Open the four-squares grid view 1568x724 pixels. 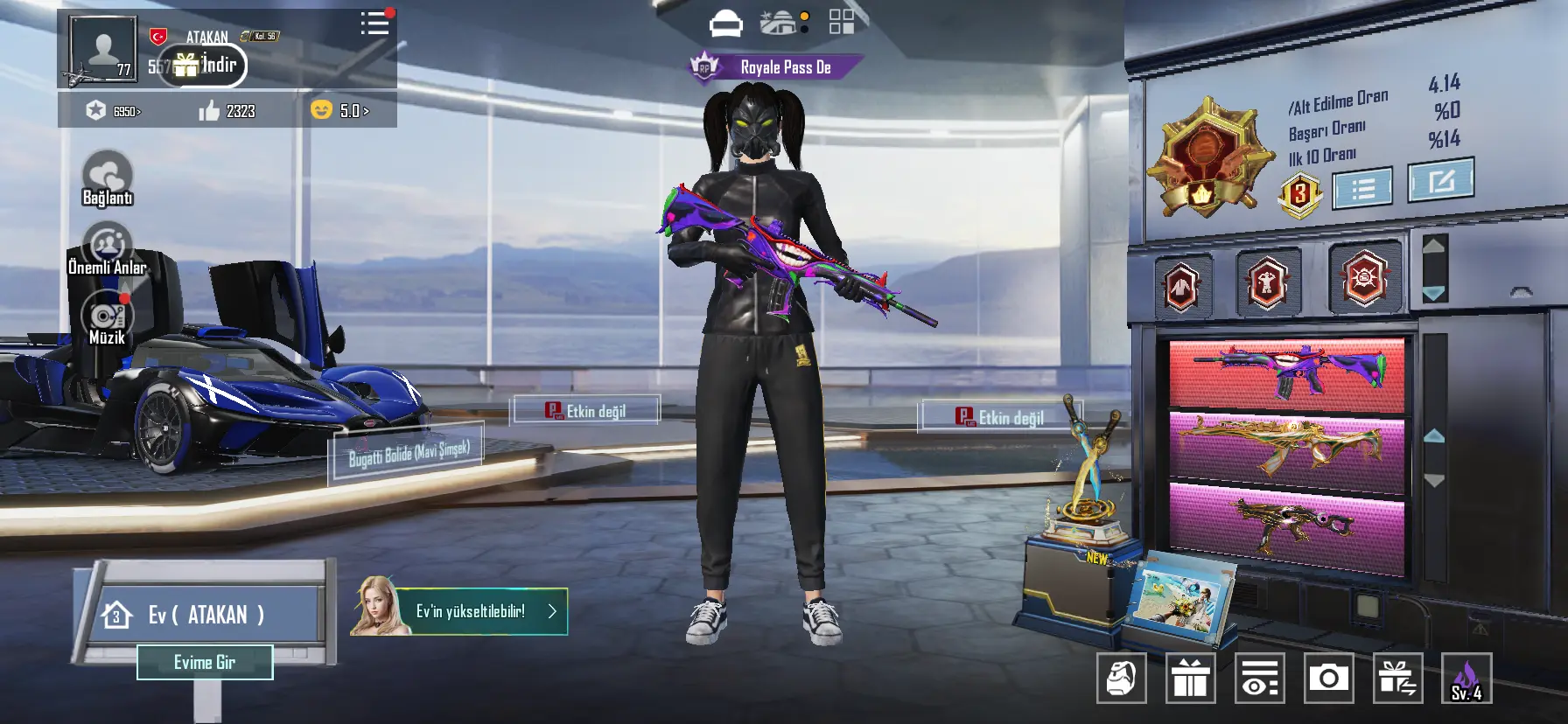(841, 22)
